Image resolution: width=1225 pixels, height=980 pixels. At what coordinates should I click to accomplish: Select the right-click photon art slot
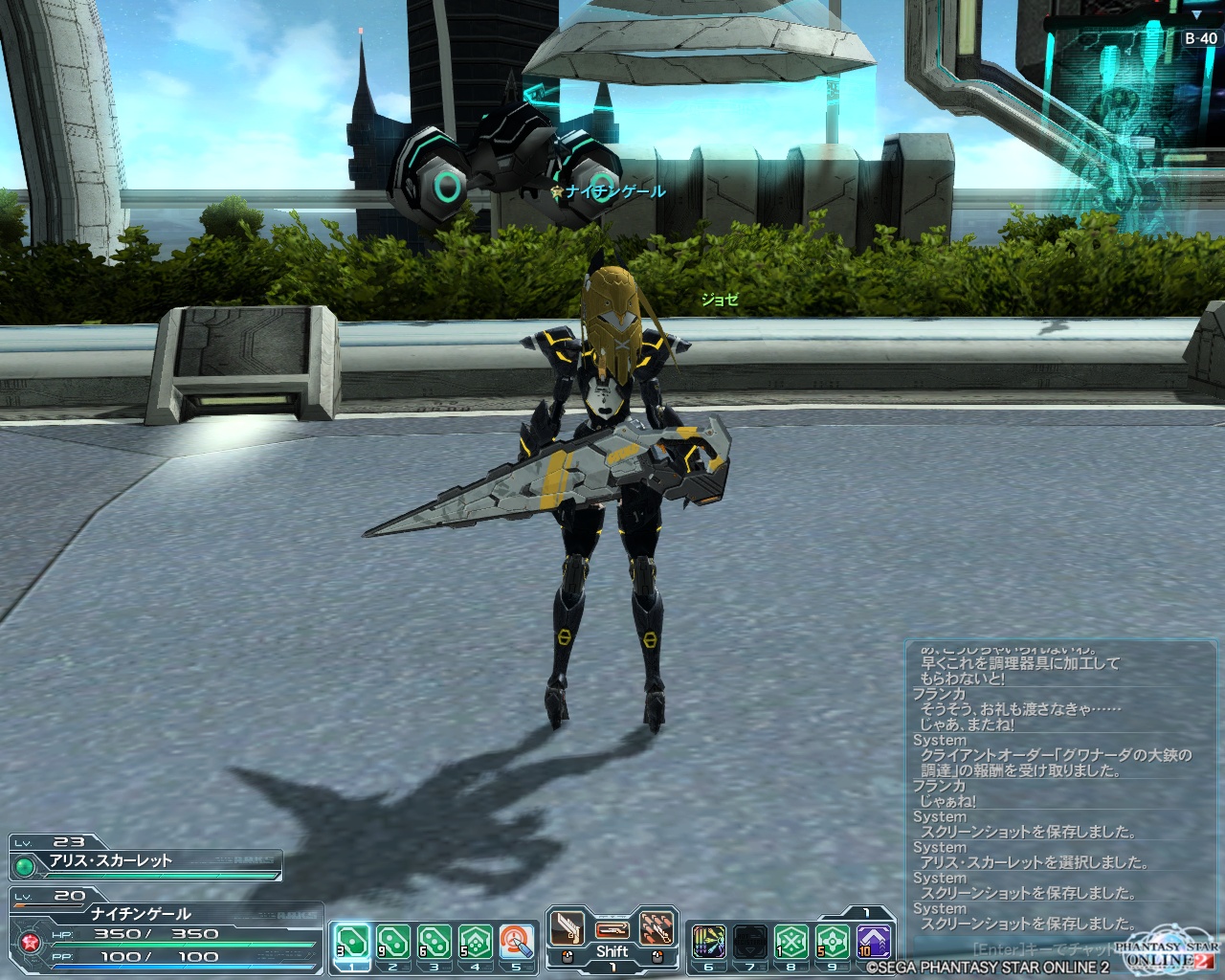(x=657, y=929)
